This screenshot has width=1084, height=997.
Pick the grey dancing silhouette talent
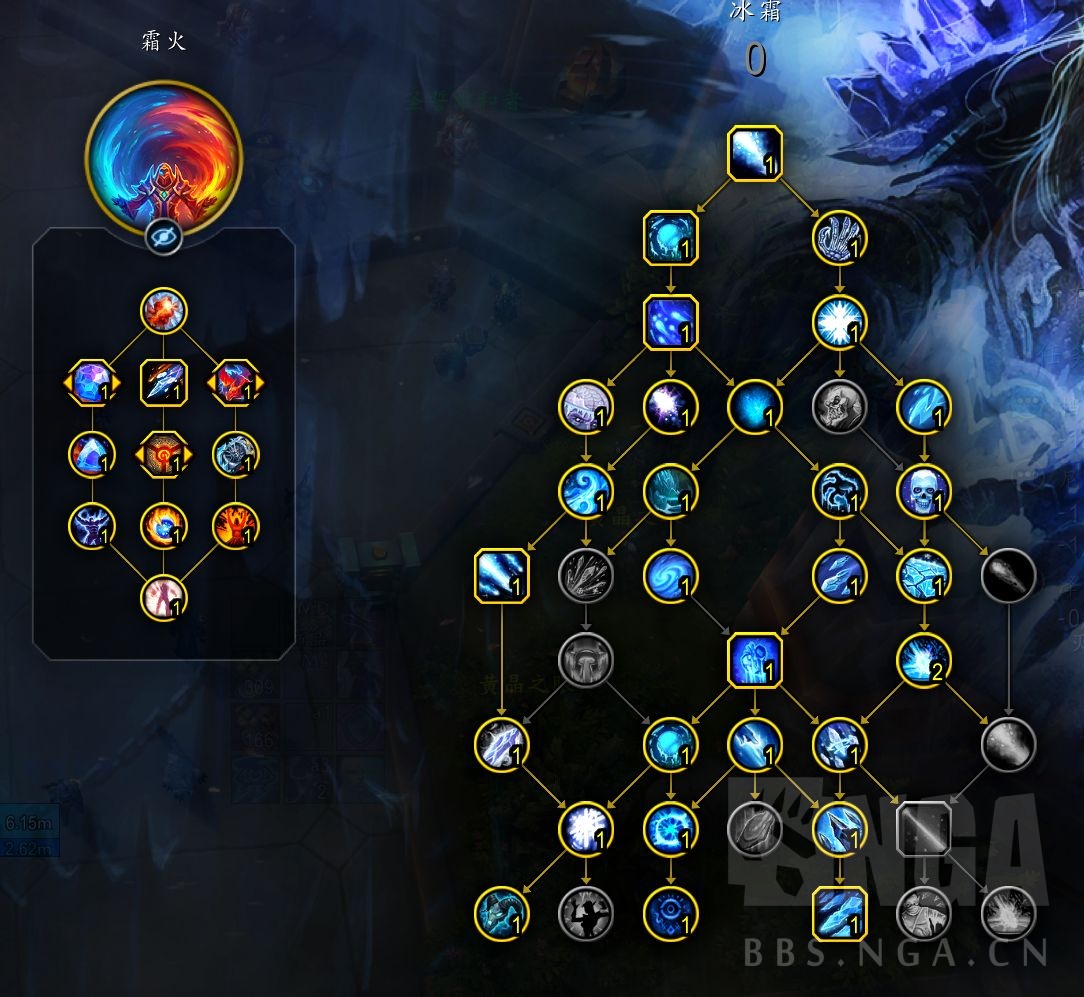[x=585, y=913]
